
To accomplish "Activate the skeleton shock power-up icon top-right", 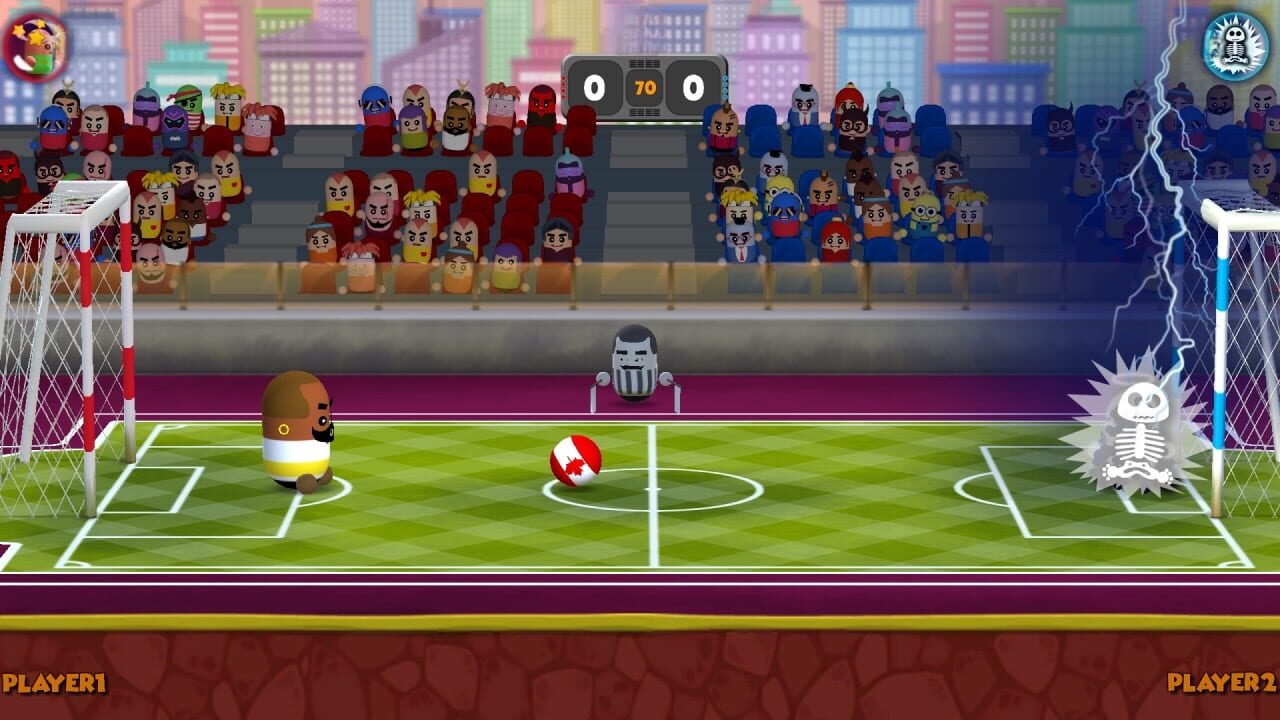I will (1237, 42).
